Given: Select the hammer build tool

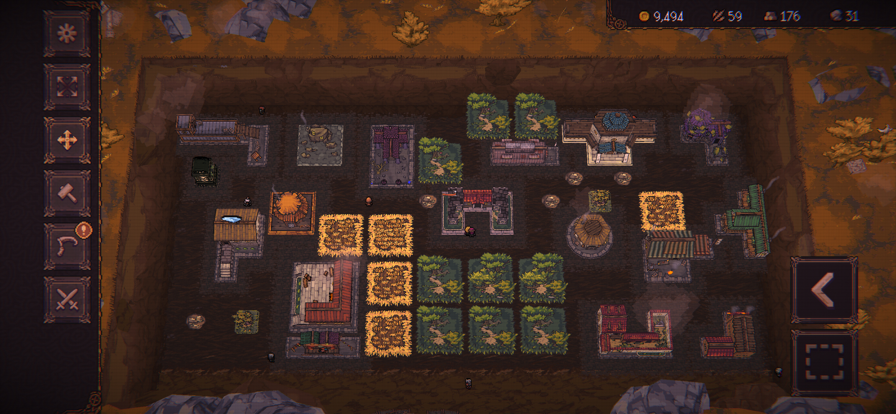Looking at the screenshot, I should [67, 192].
